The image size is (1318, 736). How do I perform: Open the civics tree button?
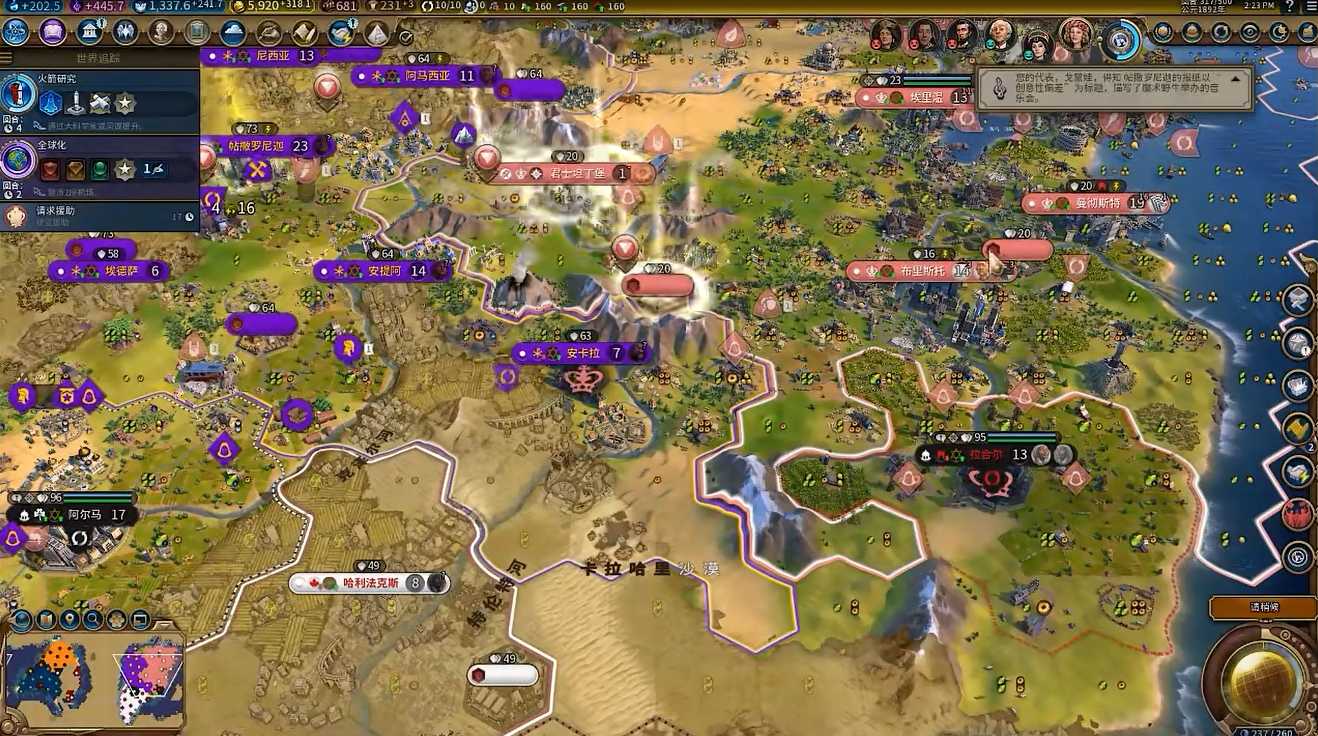pos(53,32)
